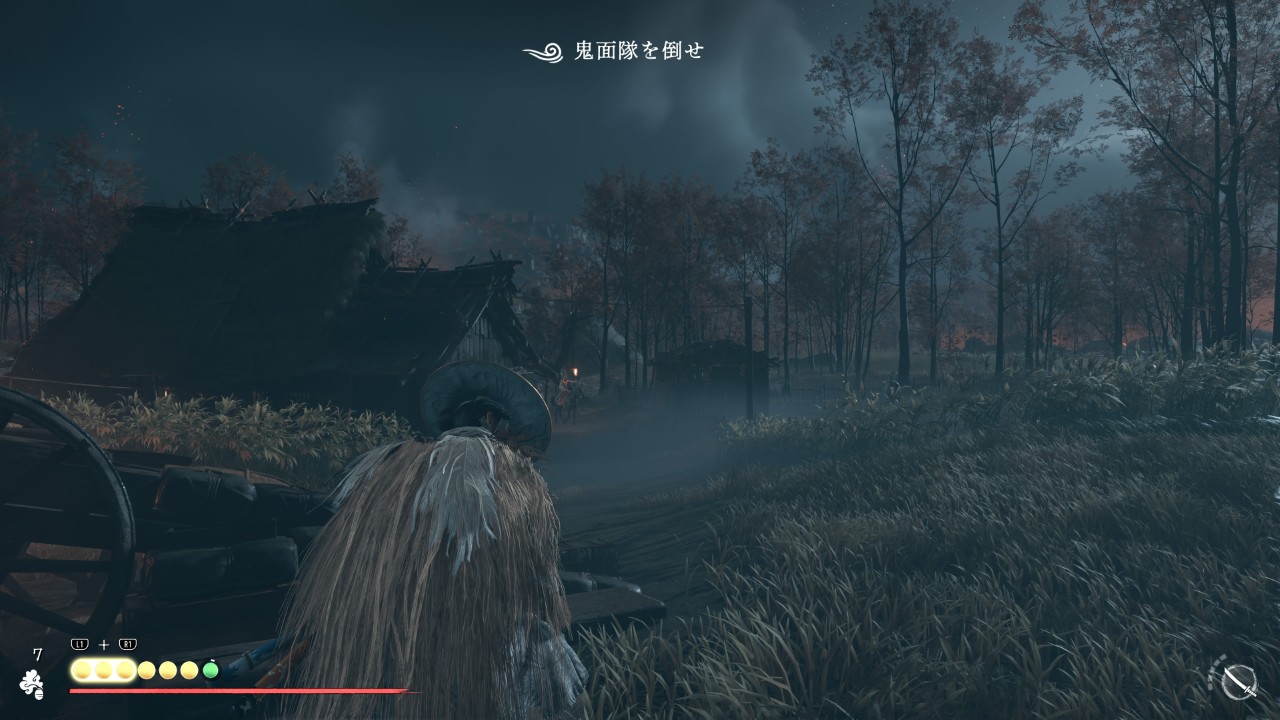
Task: Select the katana icon in the circle
Action: click(1240, 681)
